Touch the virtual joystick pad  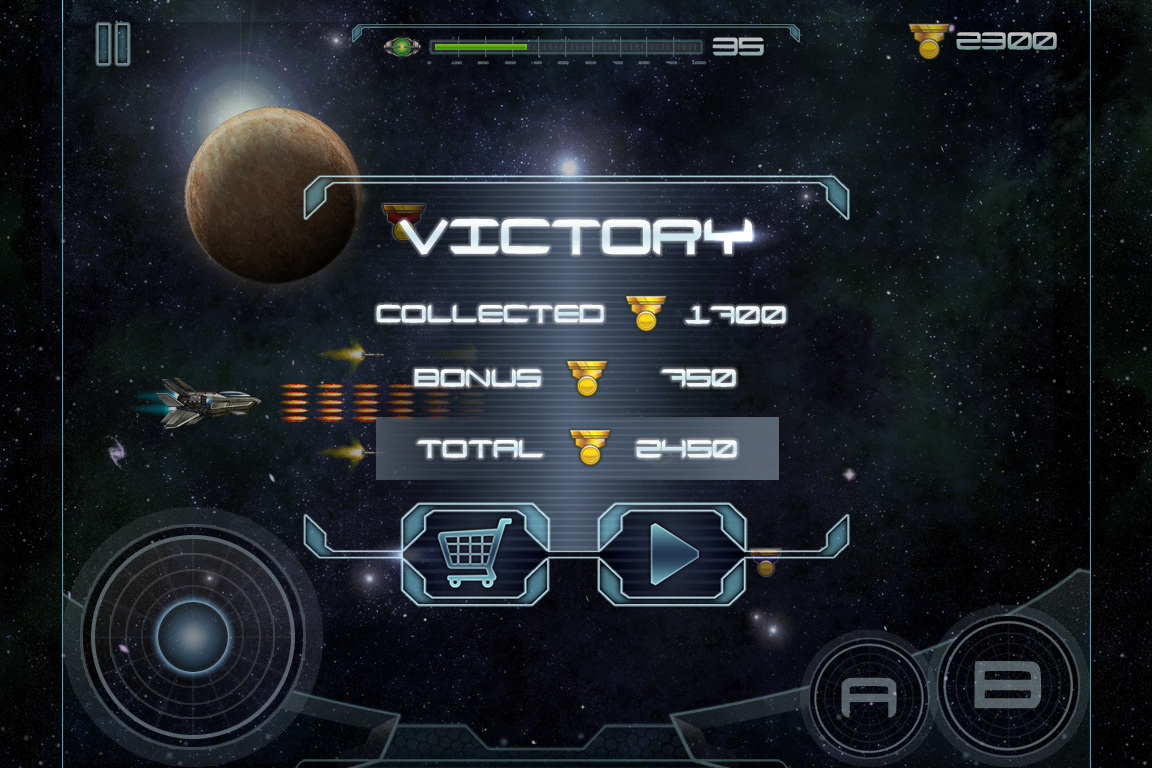[x=193, y=637]
